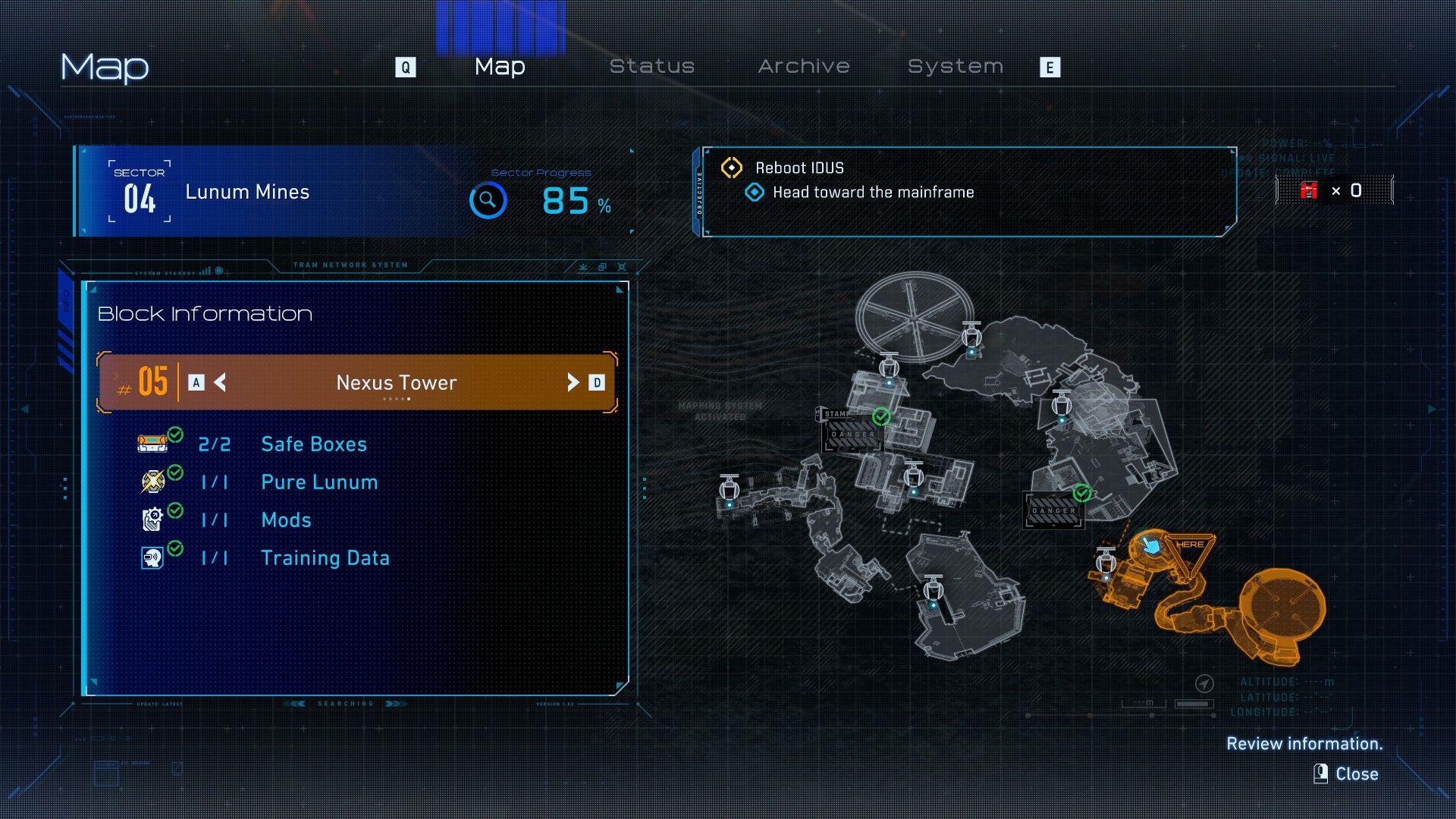Viewport: 1456px width, 819px height.
Task: Close the map screen
Action: 1348,773
